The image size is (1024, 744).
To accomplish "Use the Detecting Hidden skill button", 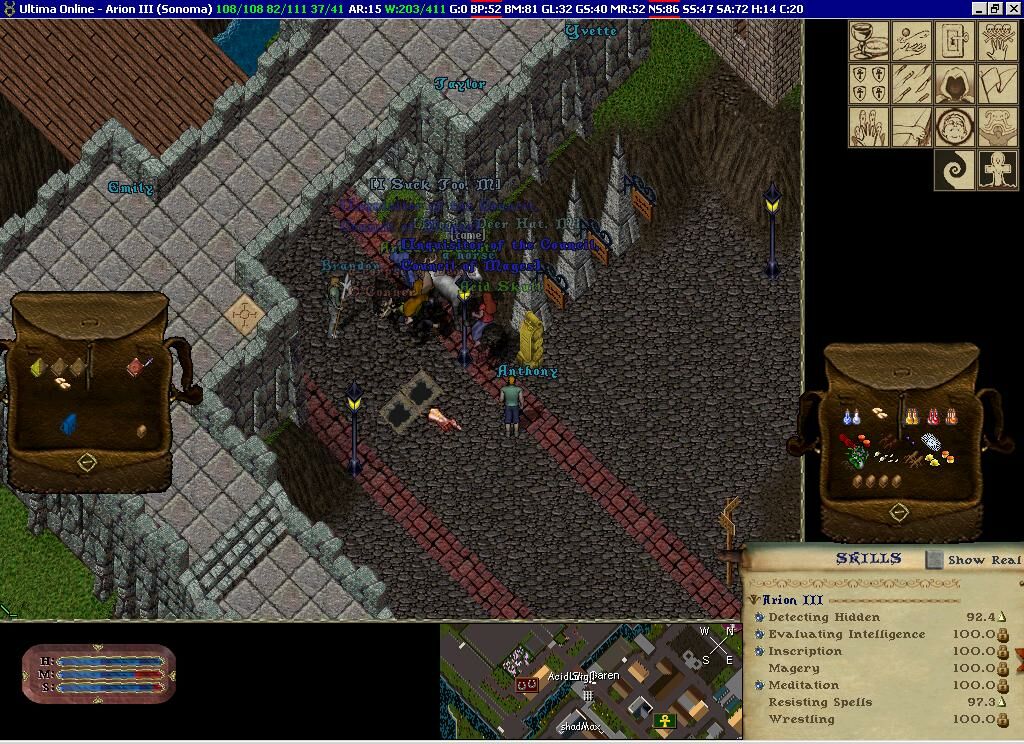I will point(760,618).
